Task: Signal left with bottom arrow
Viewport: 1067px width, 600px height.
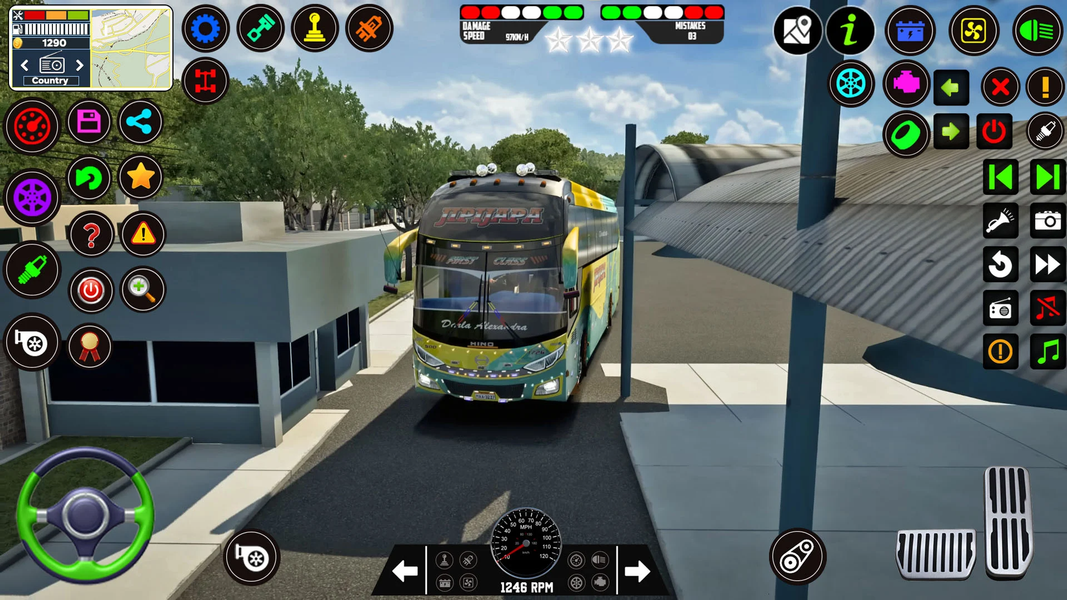Action: [x=404, y=572]
